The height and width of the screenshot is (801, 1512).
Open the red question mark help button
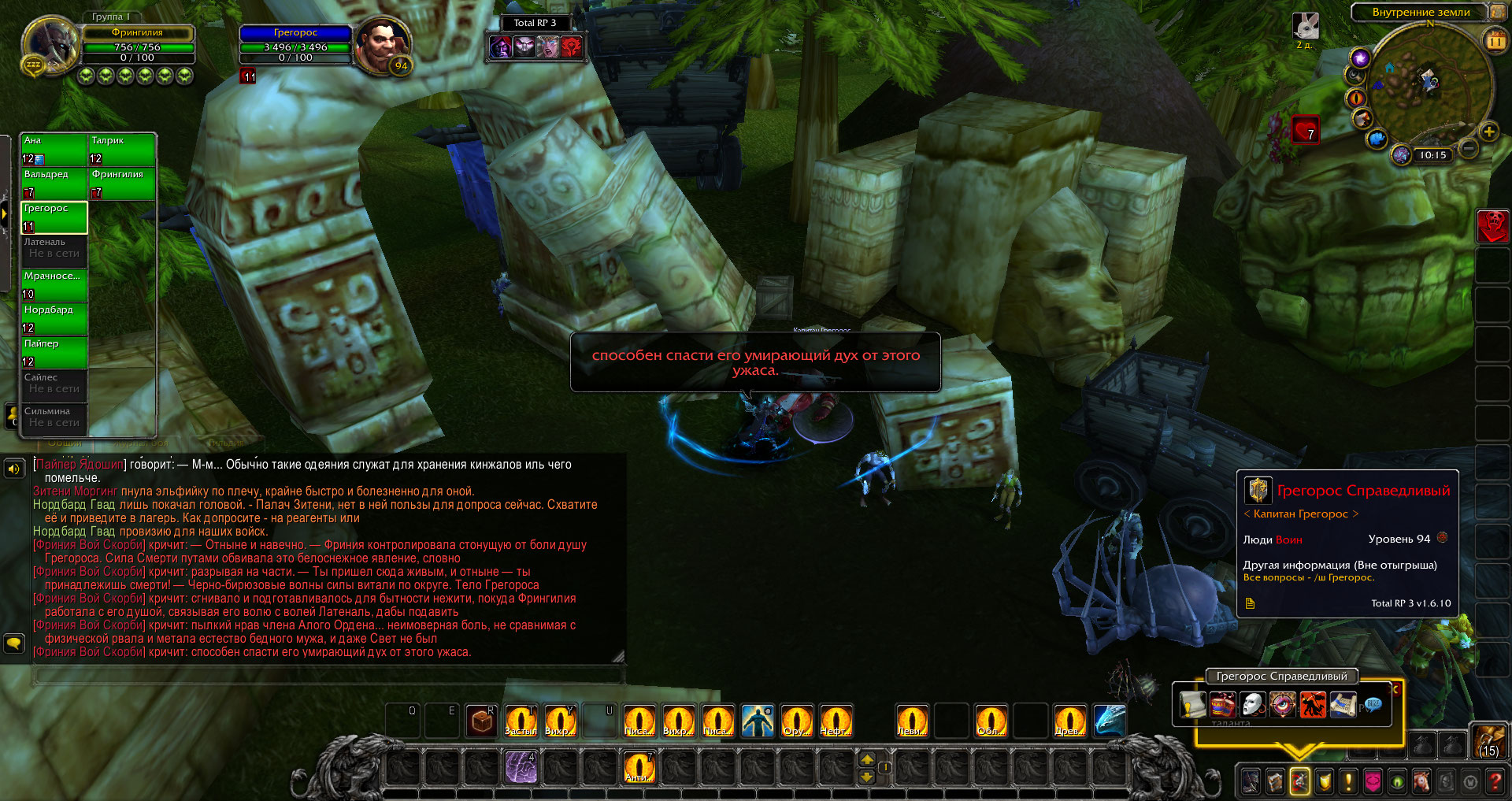point(1495,781)
